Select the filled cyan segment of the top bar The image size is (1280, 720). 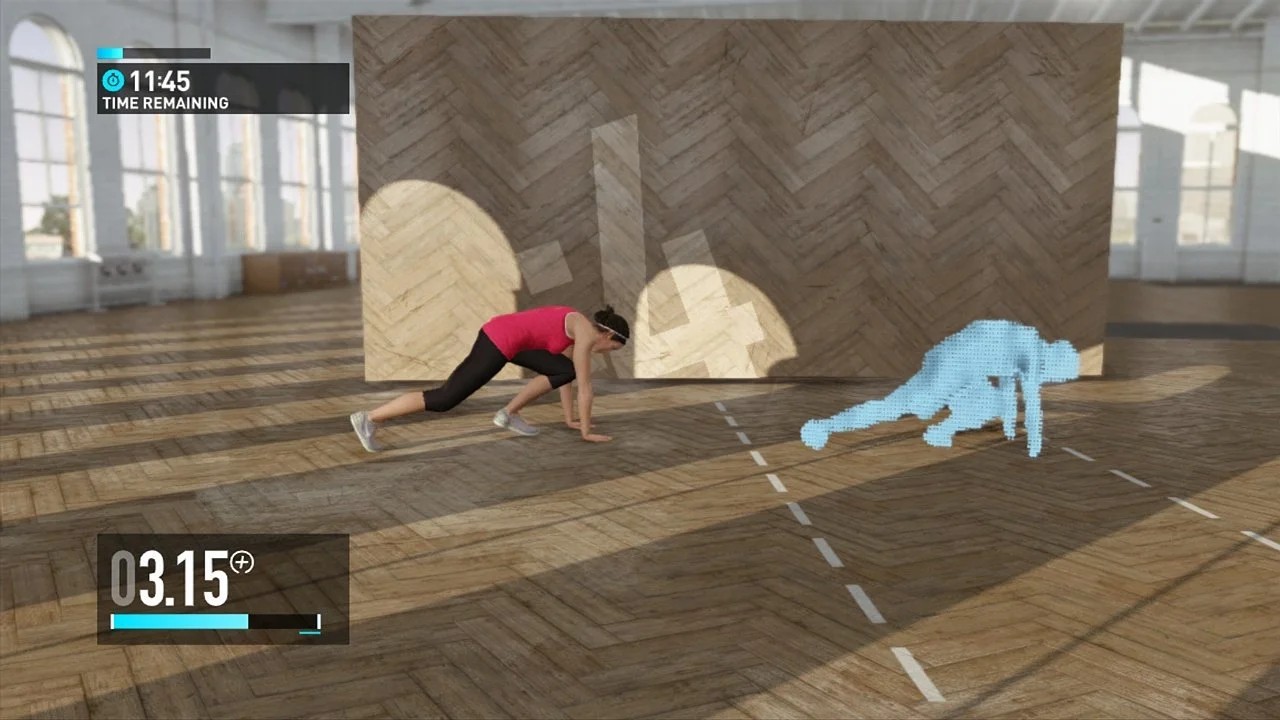(110, 53)
